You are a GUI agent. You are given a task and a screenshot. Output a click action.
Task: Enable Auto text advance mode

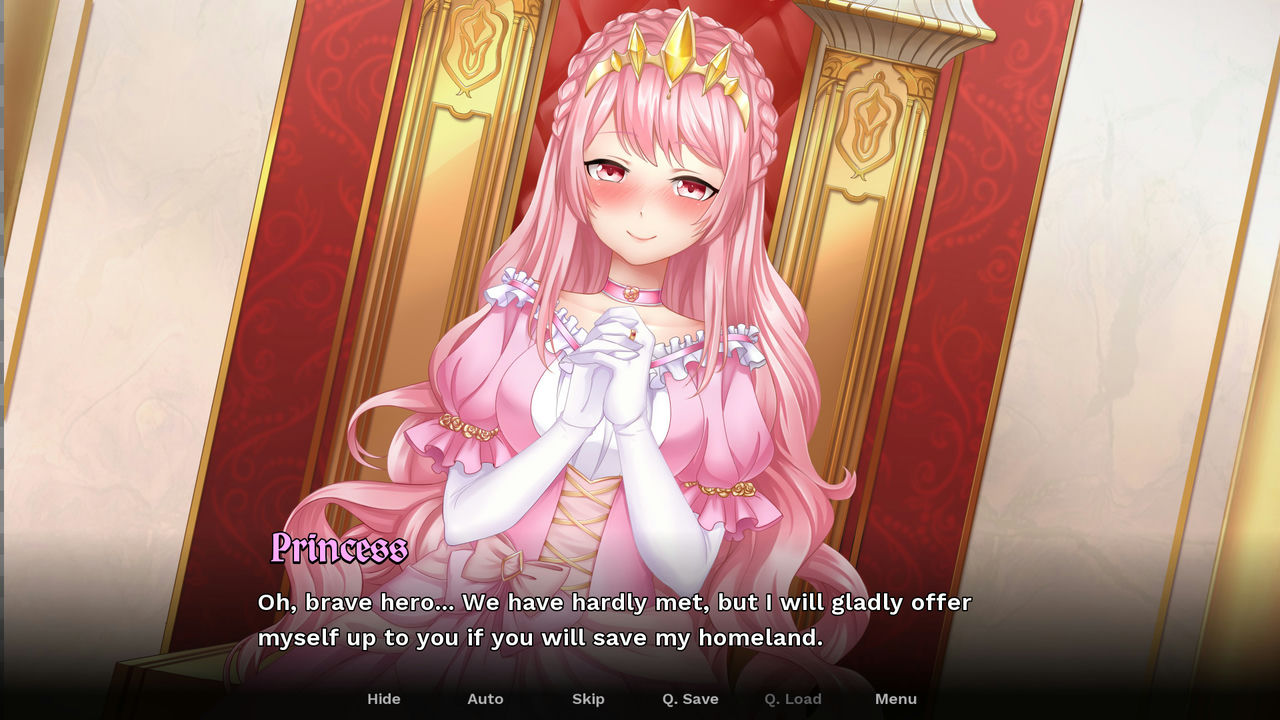click(x=485, y=699)
